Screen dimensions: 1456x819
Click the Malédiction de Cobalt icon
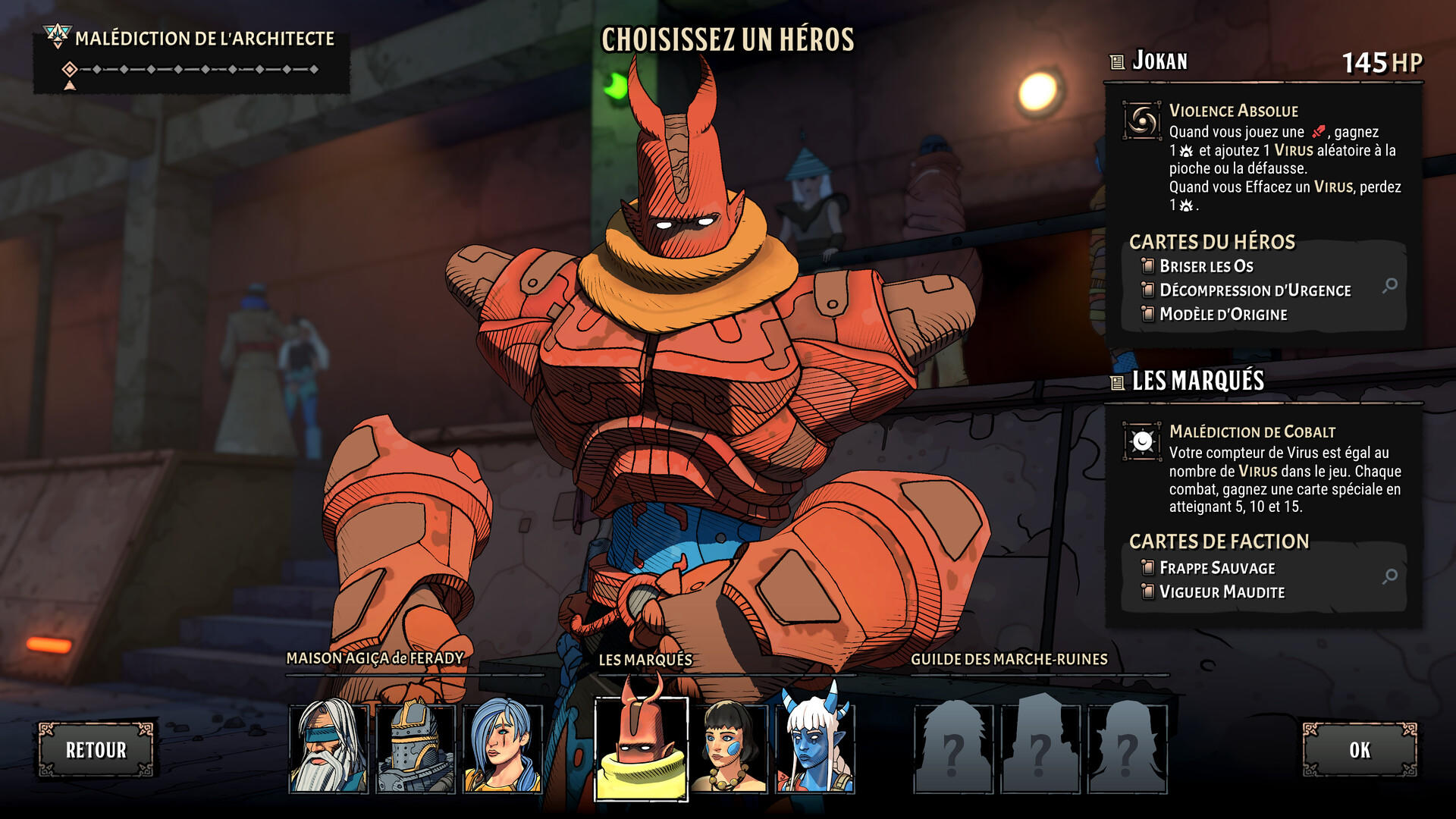pyautogui.click(x=1142, y=441)
